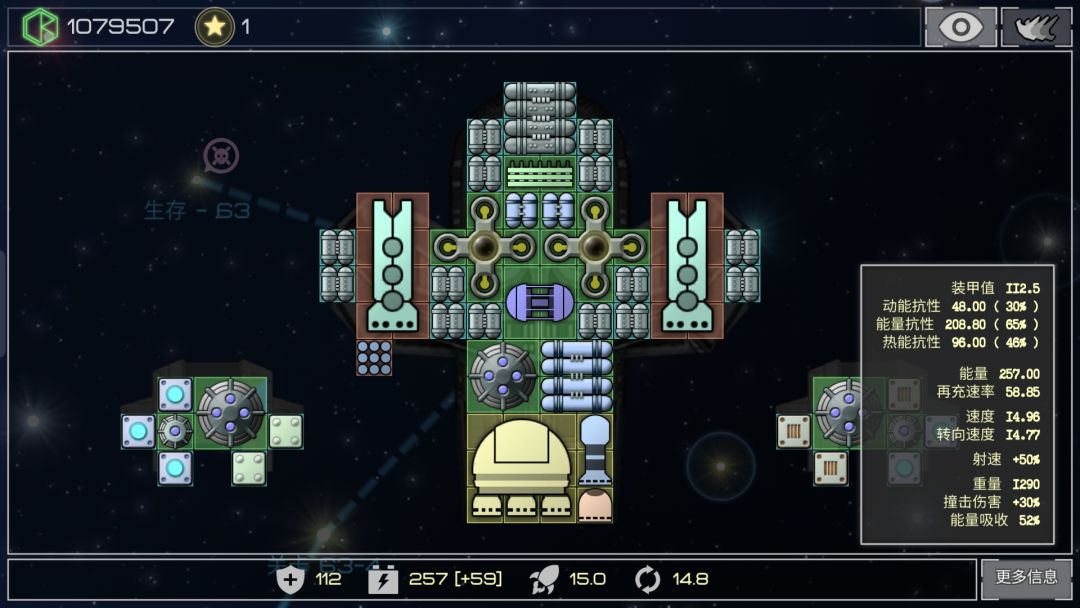
Task: Select the blue dotted grid module
Action: [374, 358]
